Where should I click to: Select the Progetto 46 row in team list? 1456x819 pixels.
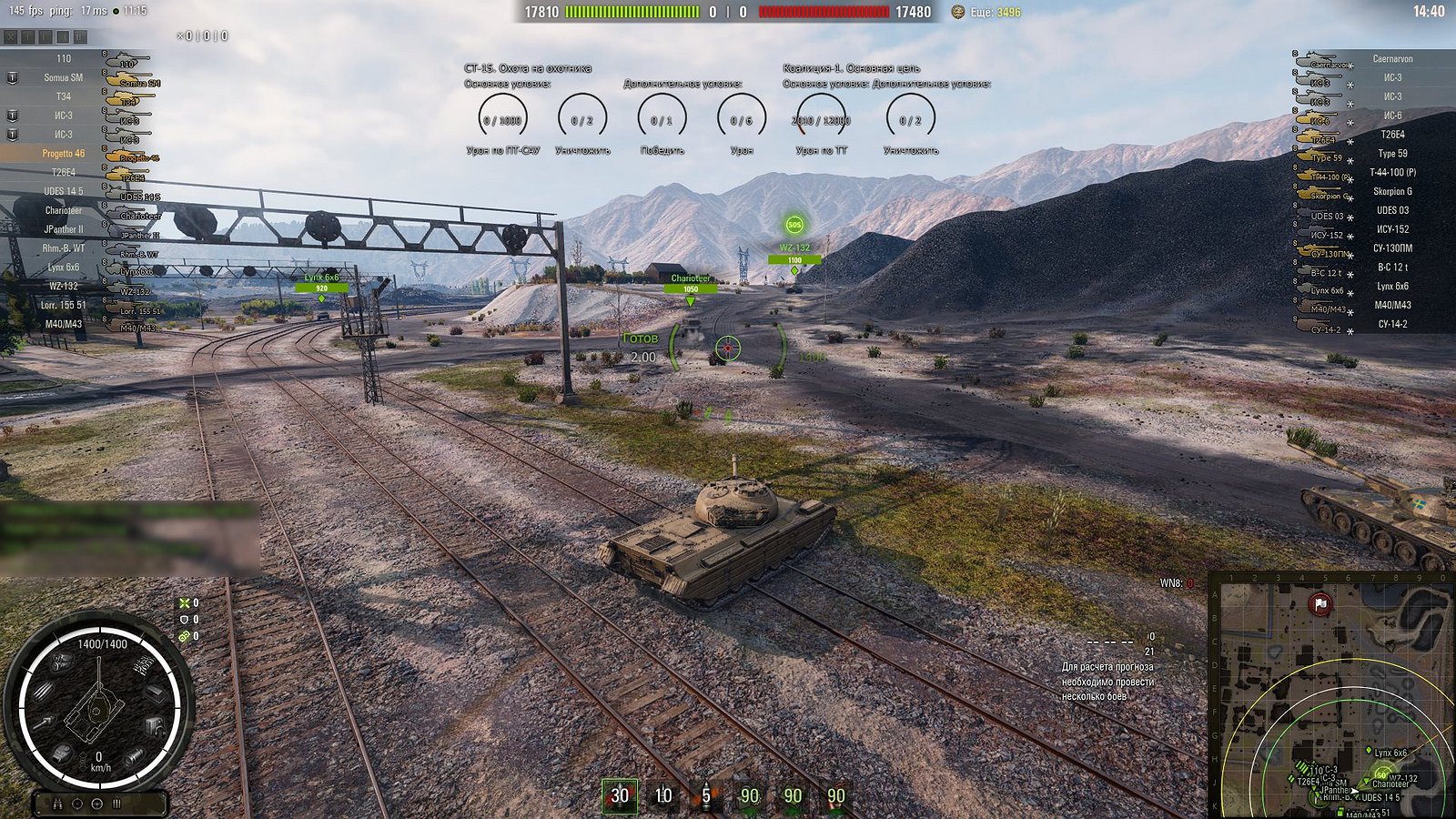(x=63, y=153)
